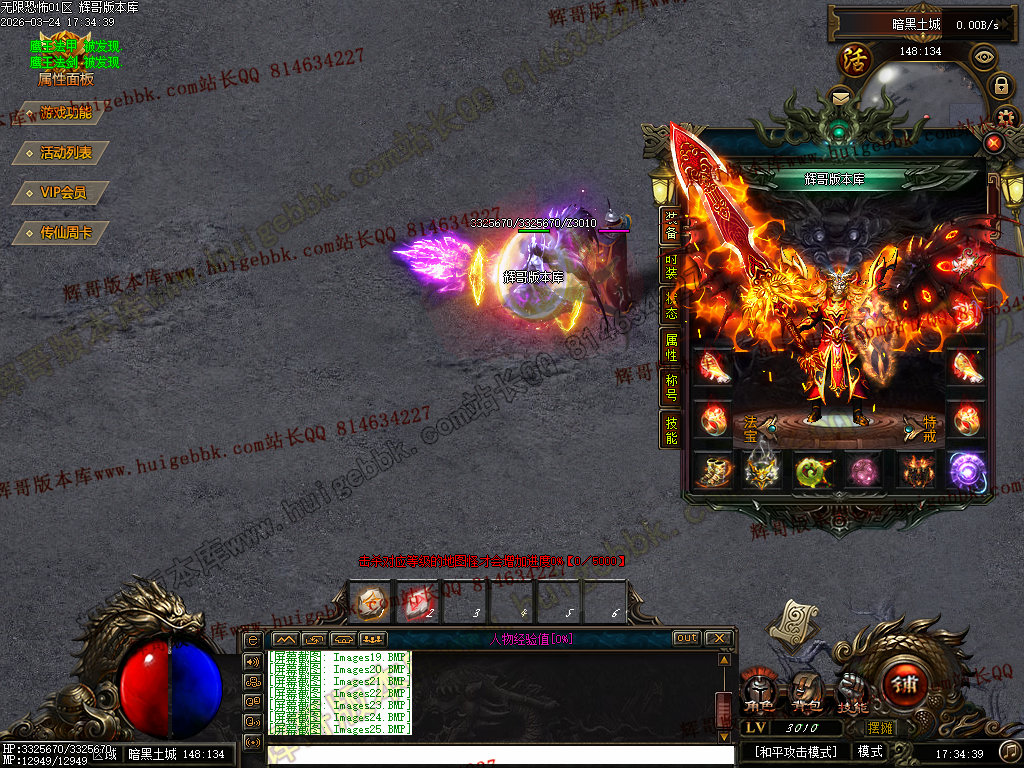Switch to the 技能 skills tab

[672, 429]
